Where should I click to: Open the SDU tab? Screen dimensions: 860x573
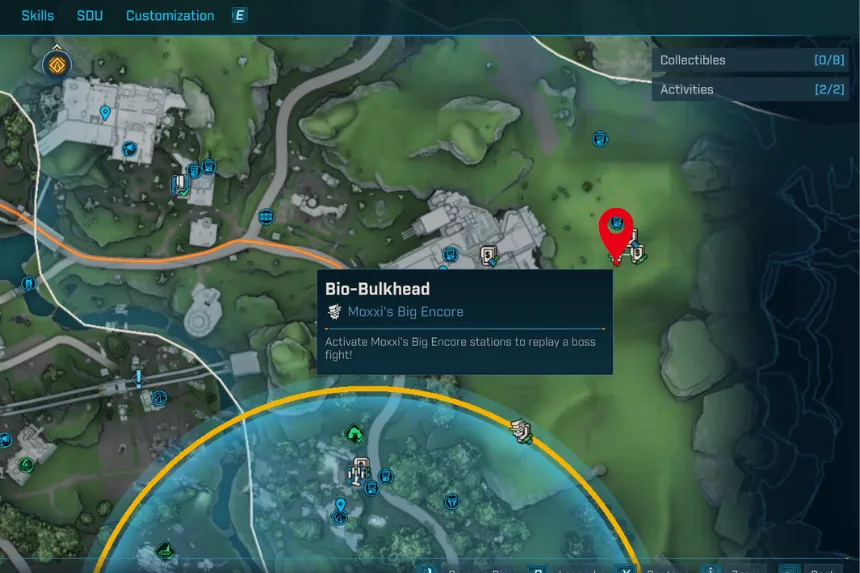tap(90, 16)
